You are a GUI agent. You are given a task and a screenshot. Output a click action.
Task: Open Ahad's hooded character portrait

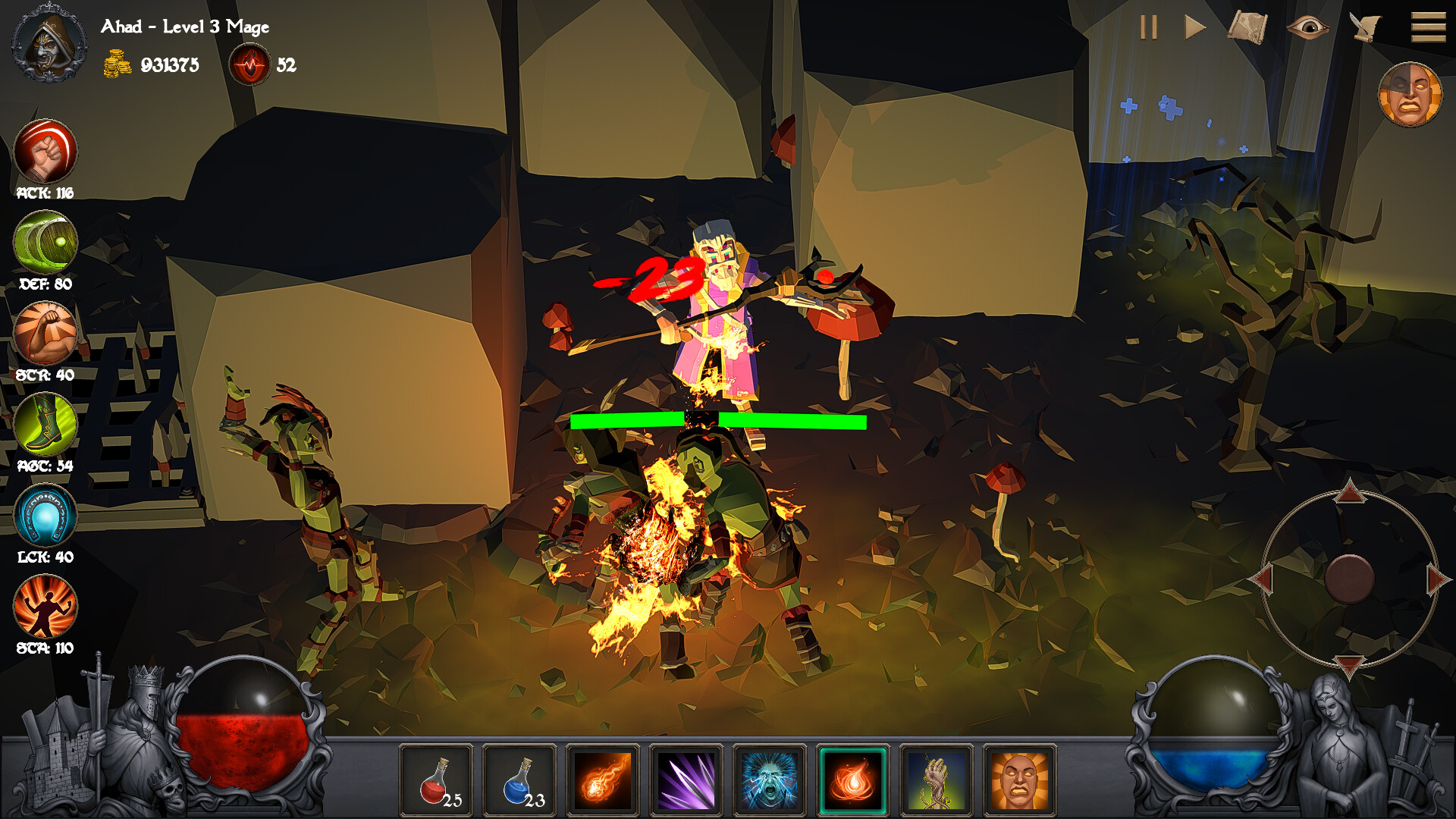pos(49,44)
